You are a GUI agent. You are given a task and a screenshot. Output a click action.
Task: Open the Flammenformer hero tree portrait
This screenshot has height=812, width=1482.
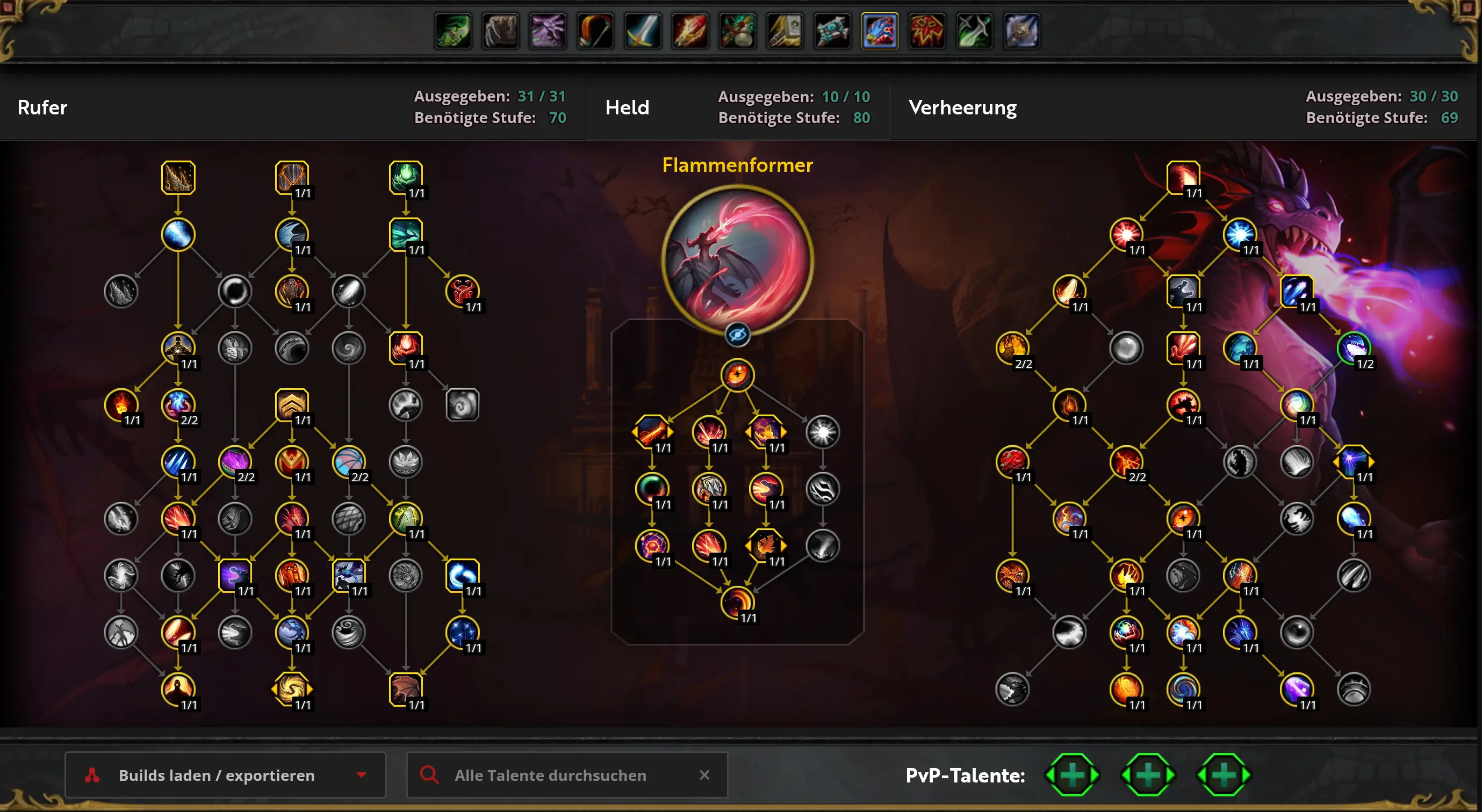[x=737, y=260]
